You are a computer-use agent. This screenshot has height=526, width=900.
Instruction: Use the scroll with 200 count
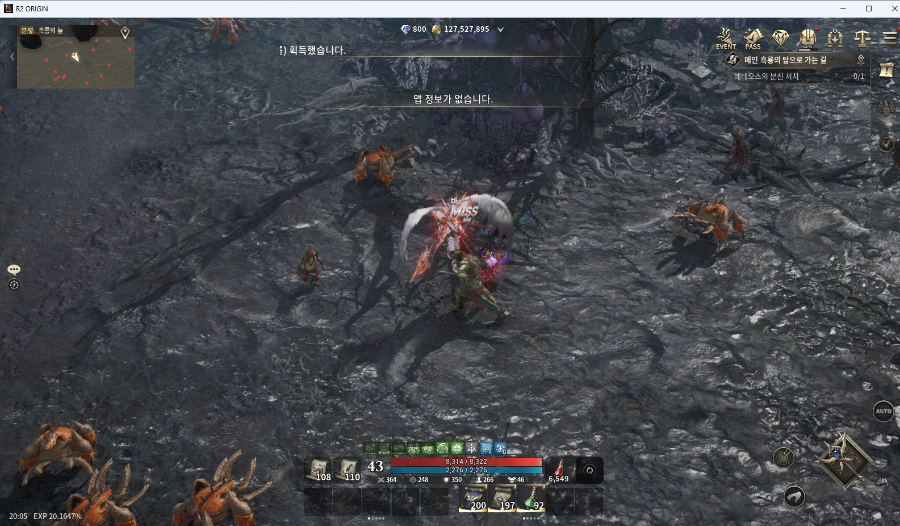[473, 499]
